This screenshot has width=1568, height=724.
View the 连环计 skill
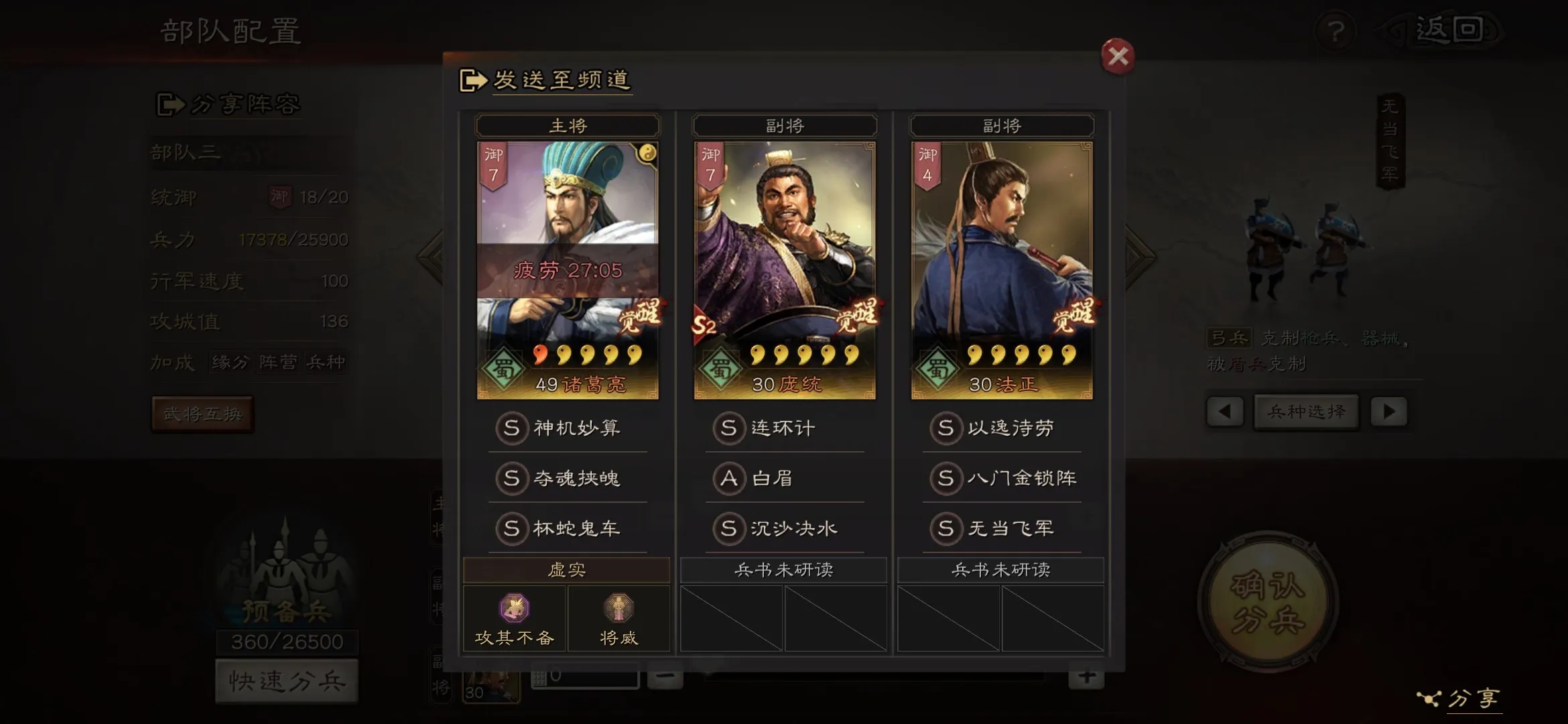[784, 428]
